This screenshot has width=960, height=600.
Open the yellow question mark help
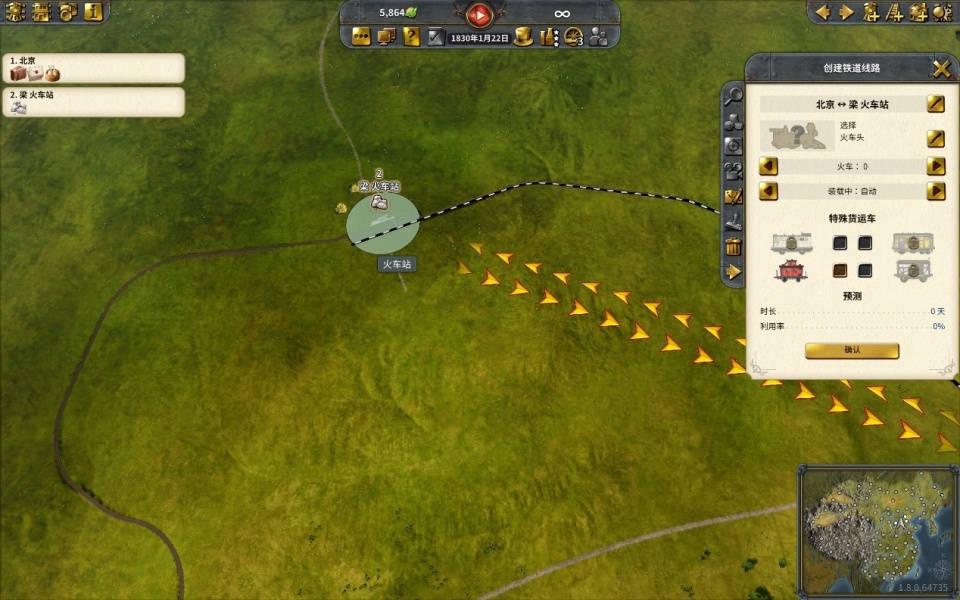click(411, 37)
